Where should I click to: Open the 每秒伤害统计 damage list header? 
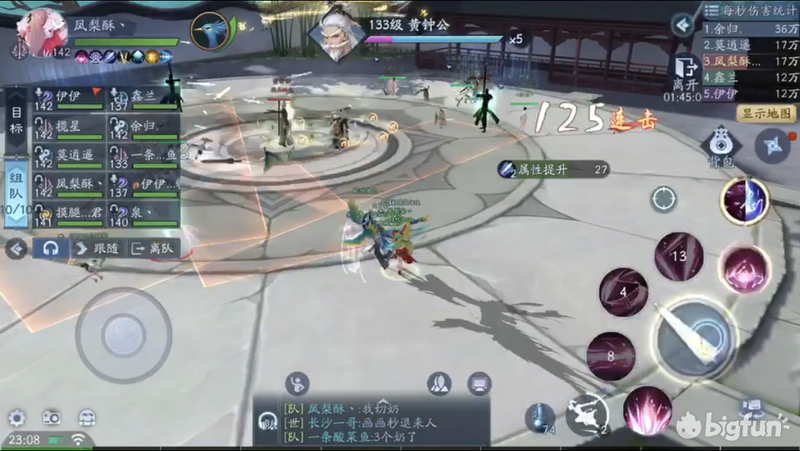click(x=748, y=9)
